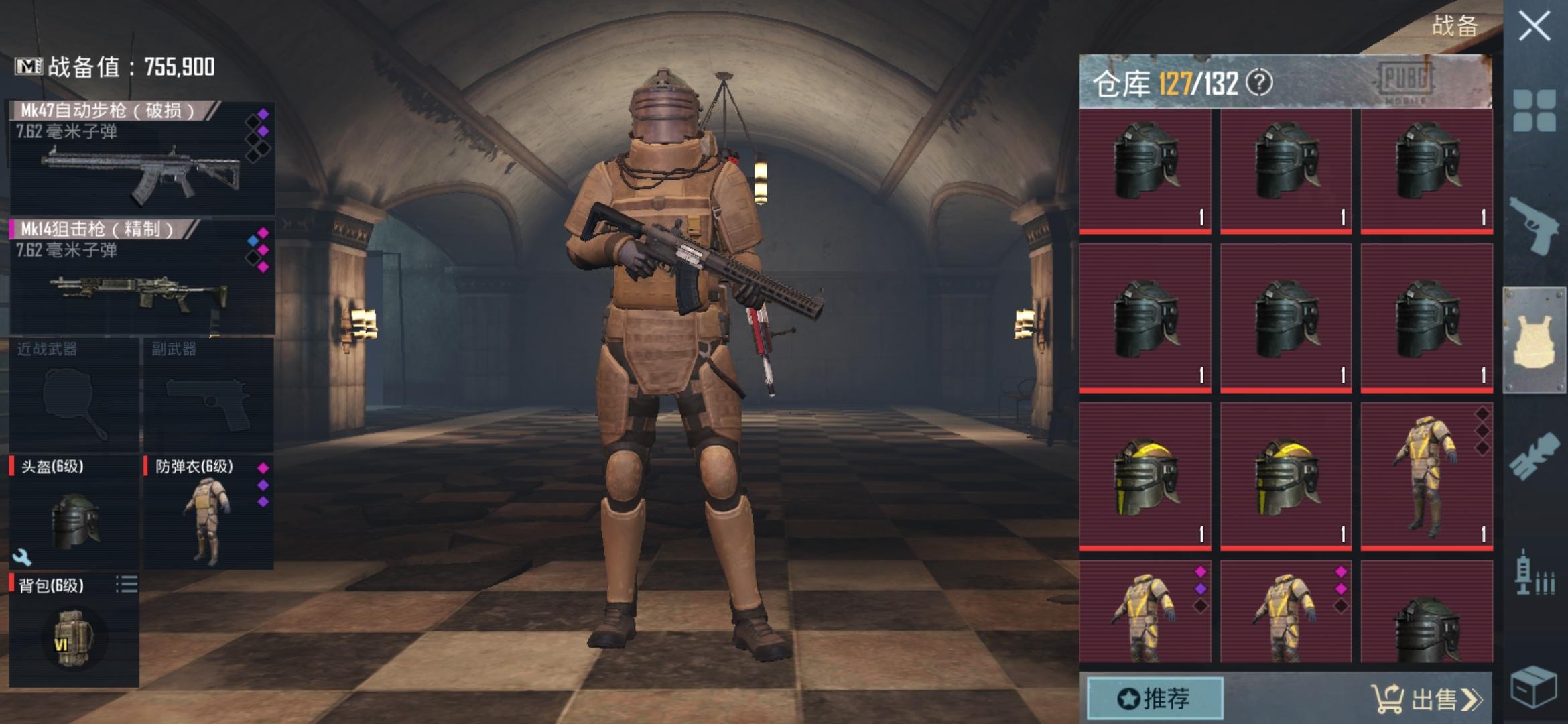Select the Mk47 rifle weapon slot

tap(141, 158)
